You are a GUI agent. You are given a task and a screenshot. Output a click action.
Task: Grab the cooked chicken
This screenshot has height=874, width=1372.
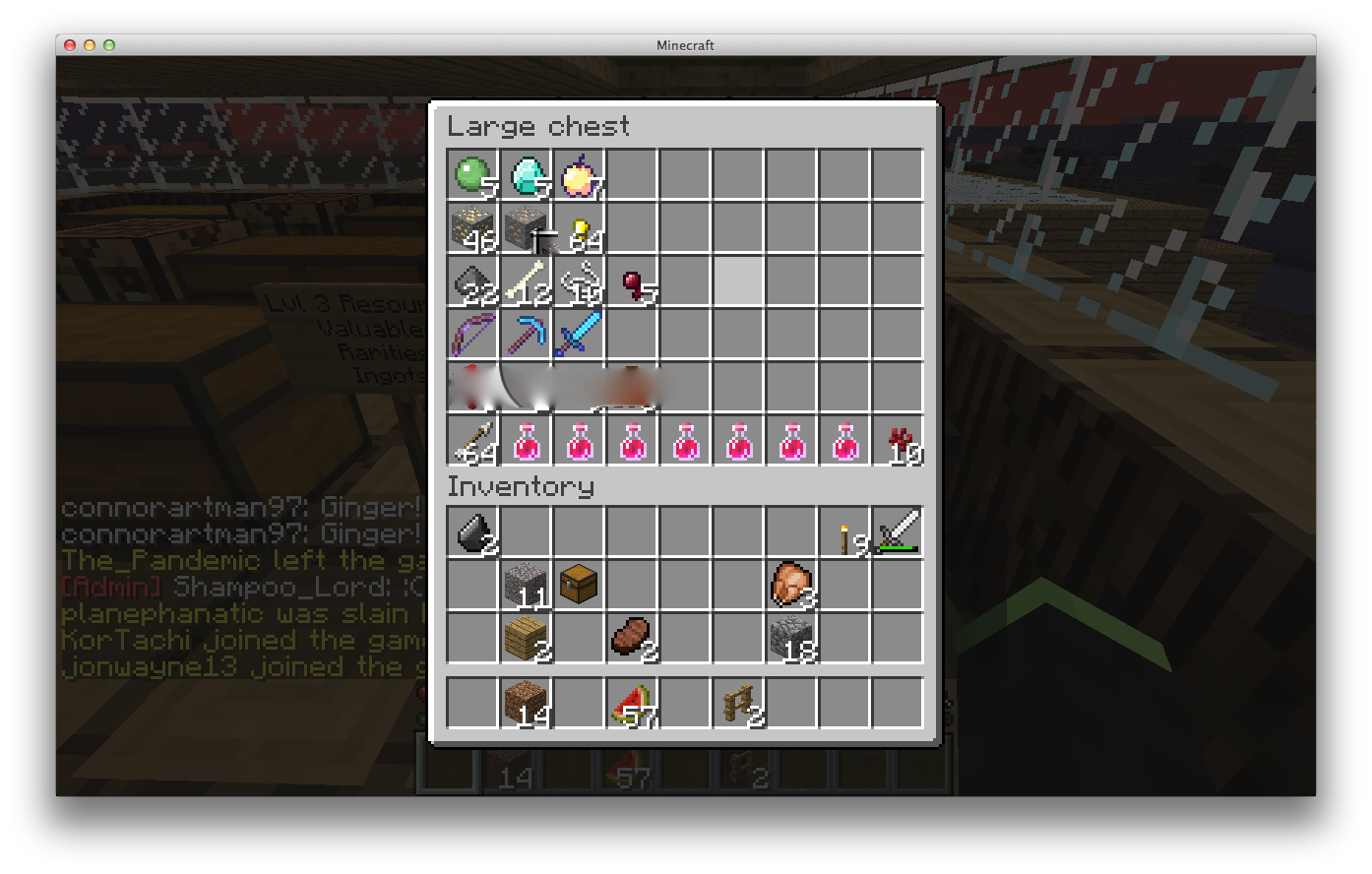point(793,585)
